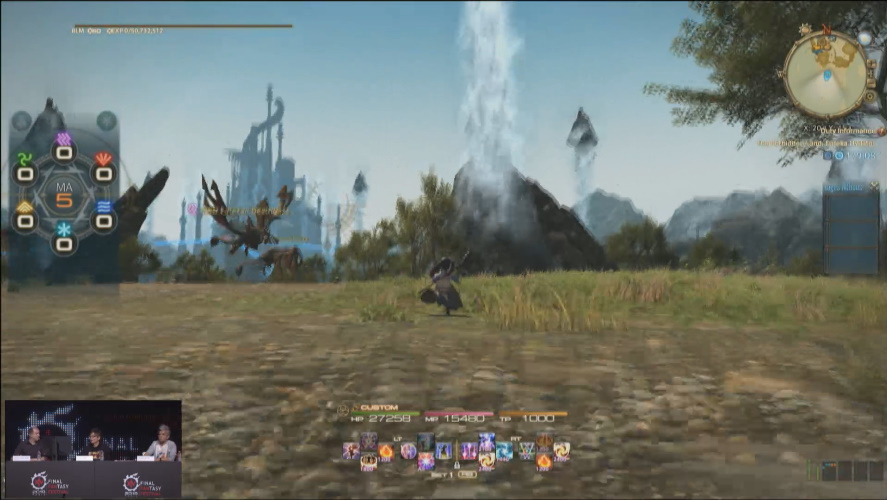Select the red fire element on the Magia Board
Screen dimensions: 887x500
tap(103, 160)
